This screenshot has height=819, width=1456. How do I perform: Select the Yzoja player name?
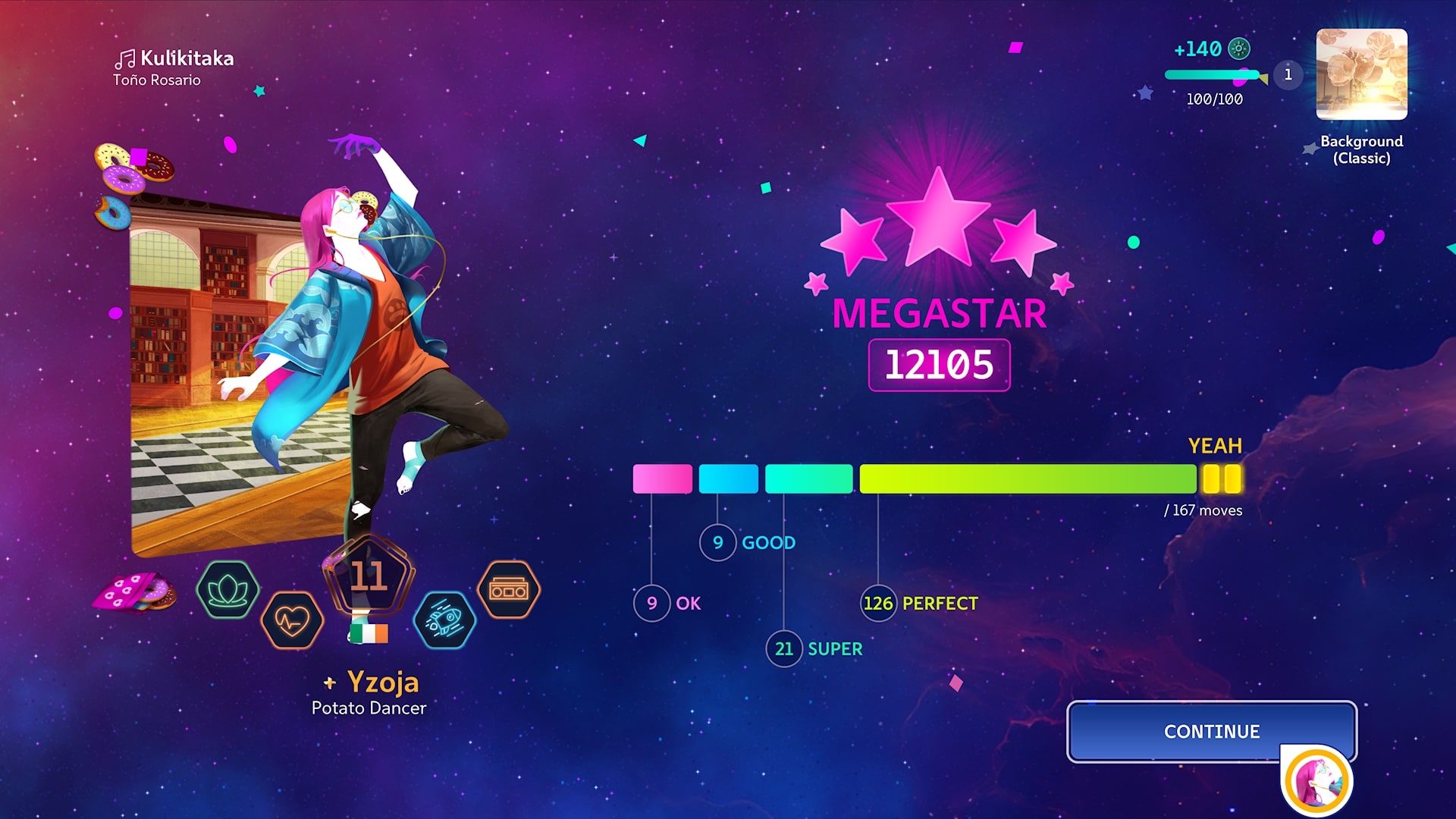click(x=382, y=682)
